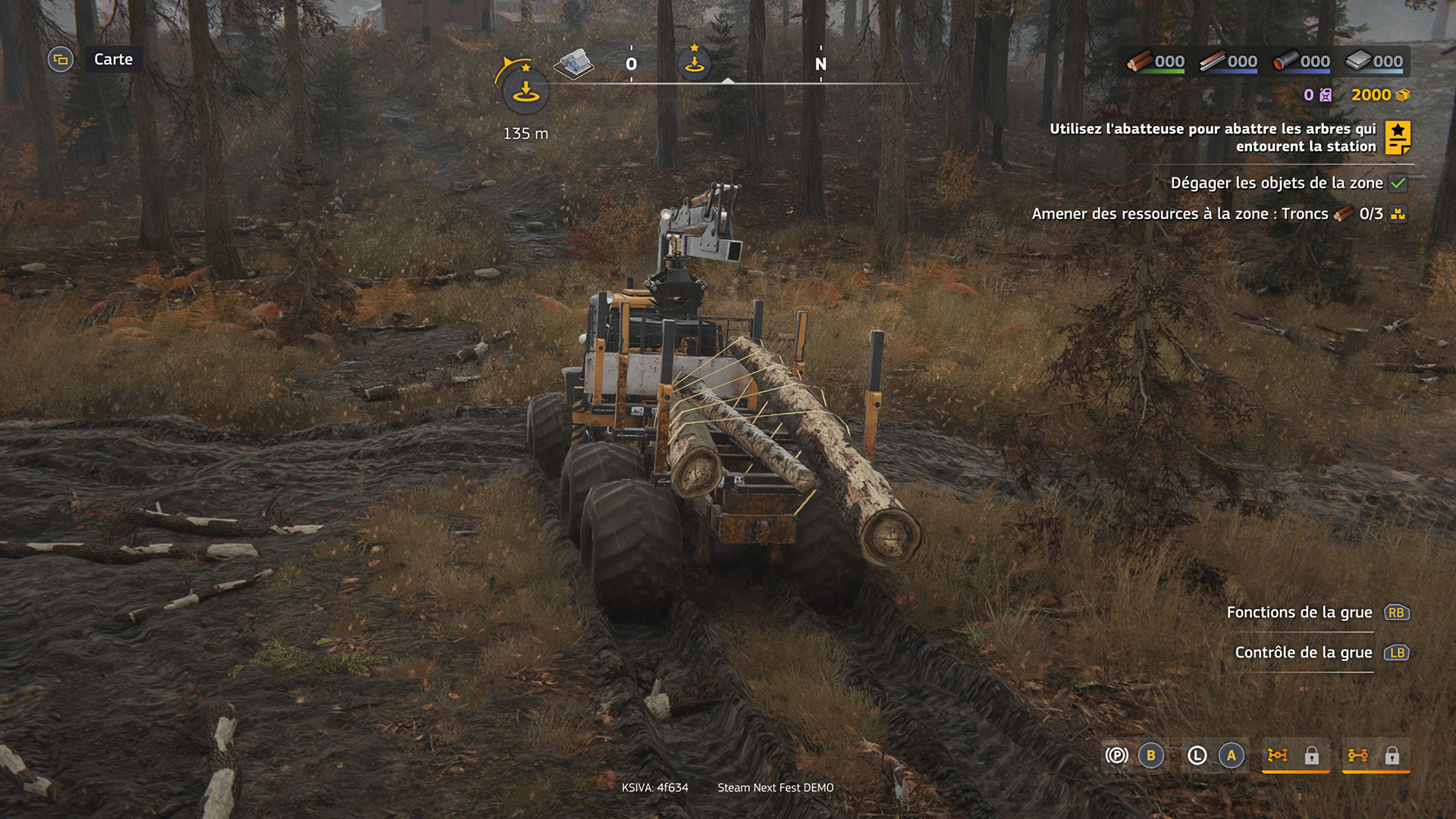Viewport: 1456px width, 819px height.
Task: Click the brown logs resource icon
Action: coord(1140,61)
